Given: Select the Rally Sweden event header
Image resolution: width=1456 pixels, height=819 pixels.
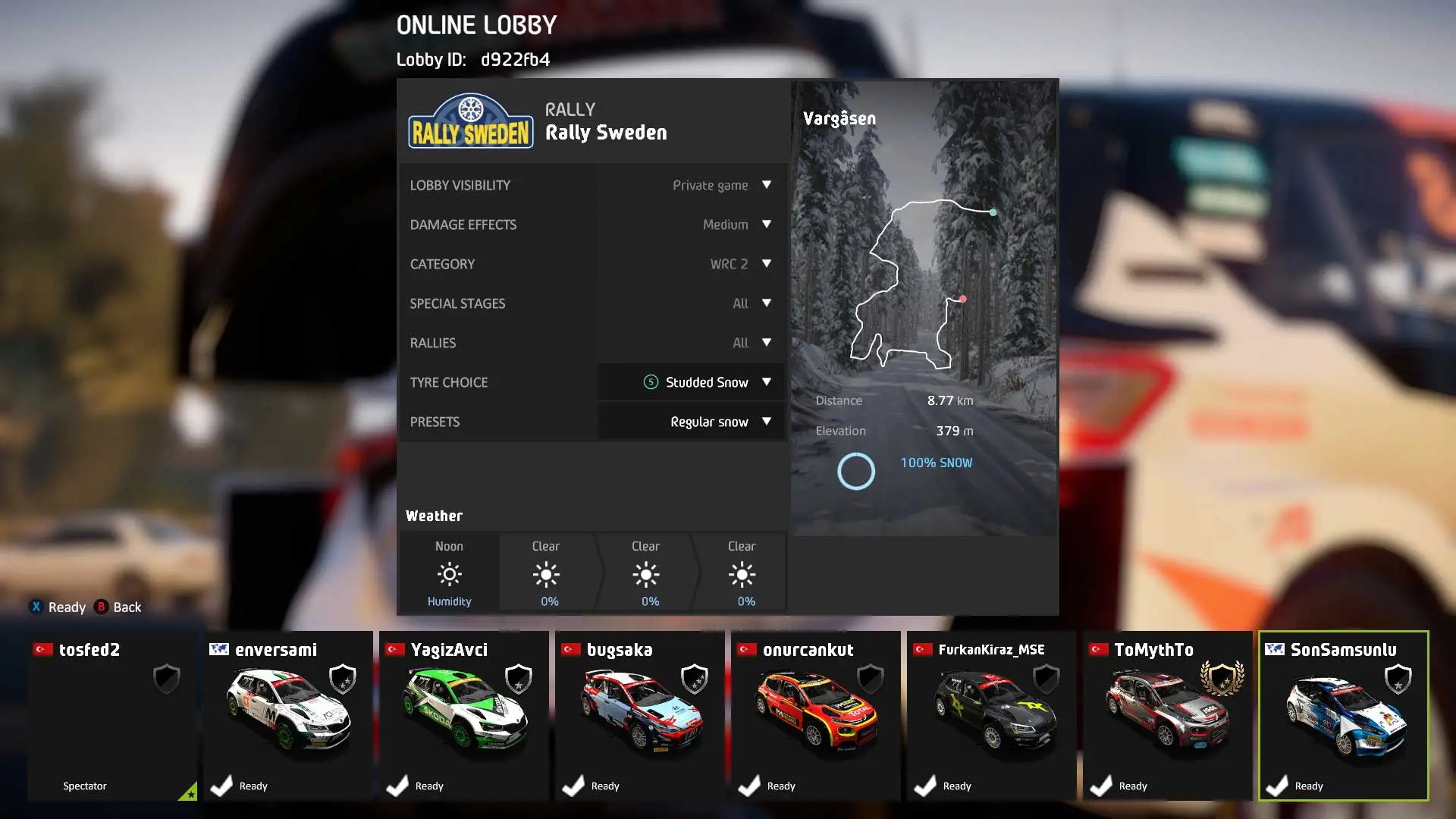Looking at the screenshot, I should click(593, 122).
